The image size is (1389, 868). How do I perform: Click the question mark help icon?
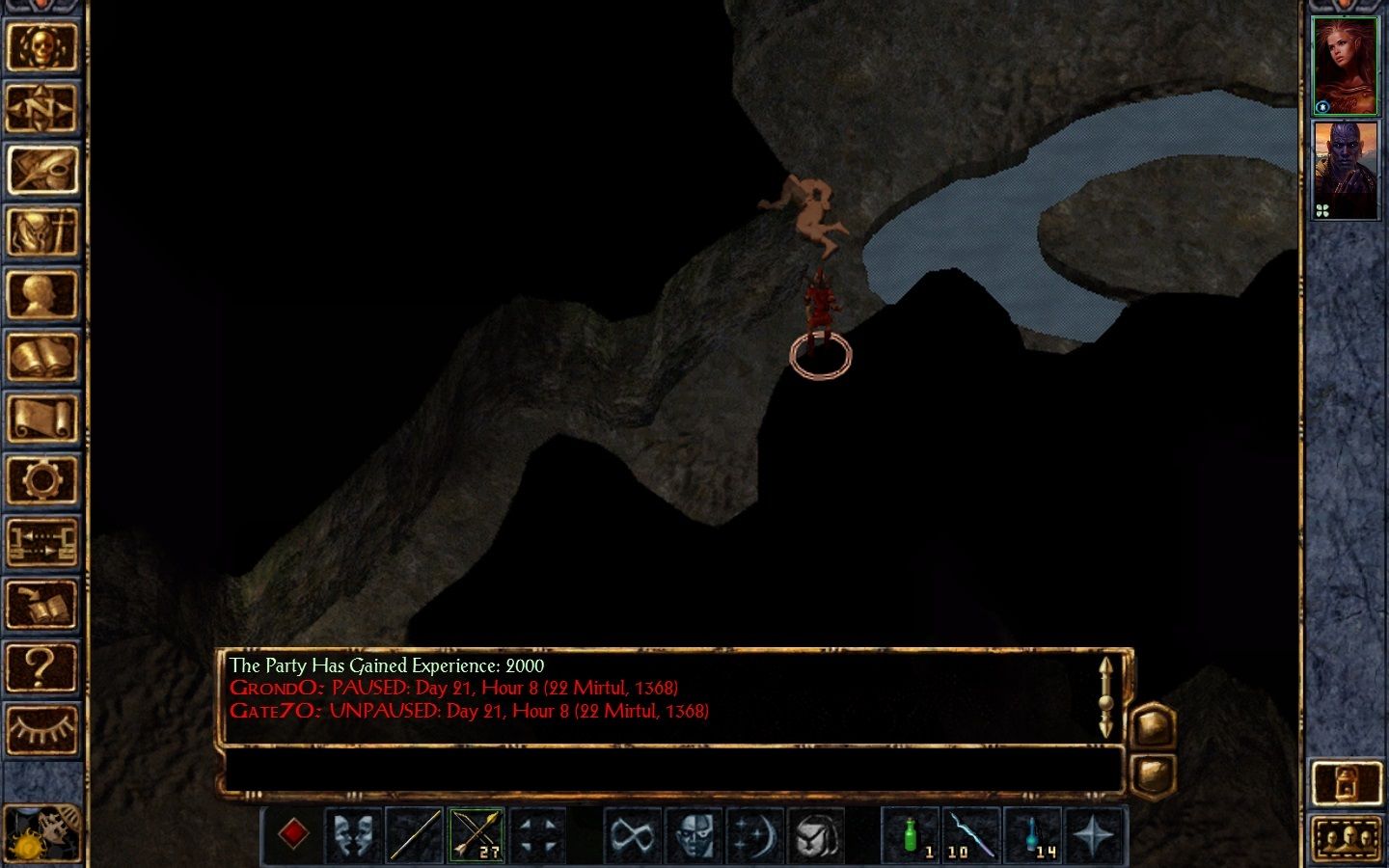coord(42,665)
